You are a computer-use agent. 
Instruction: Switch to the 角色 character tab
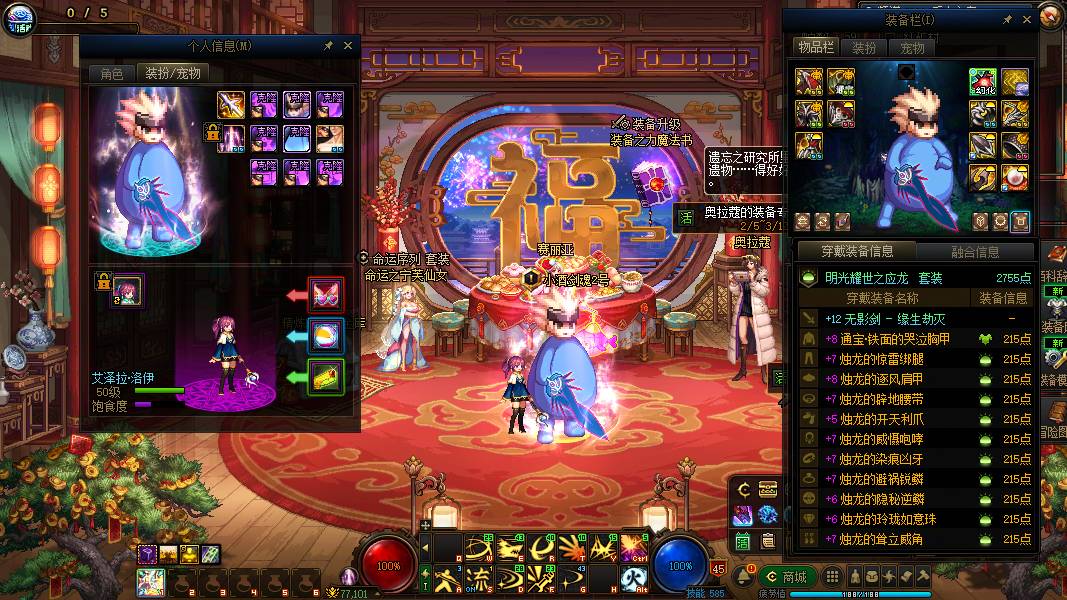111,73
